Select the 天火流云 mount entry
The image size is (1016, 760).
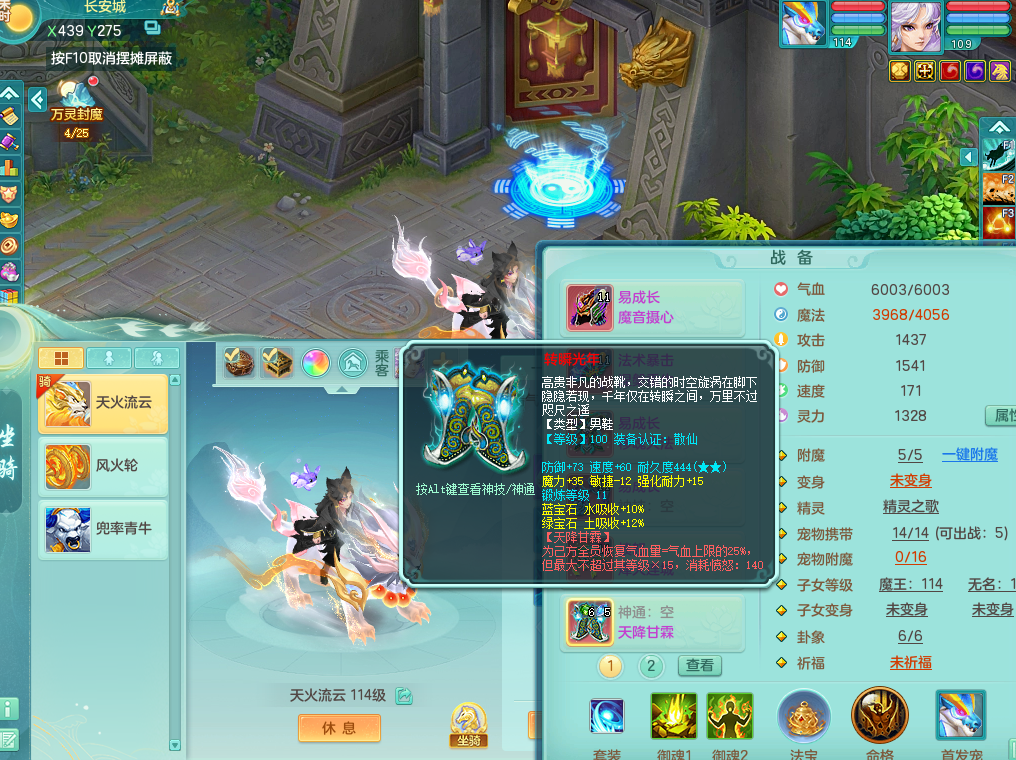102,404
